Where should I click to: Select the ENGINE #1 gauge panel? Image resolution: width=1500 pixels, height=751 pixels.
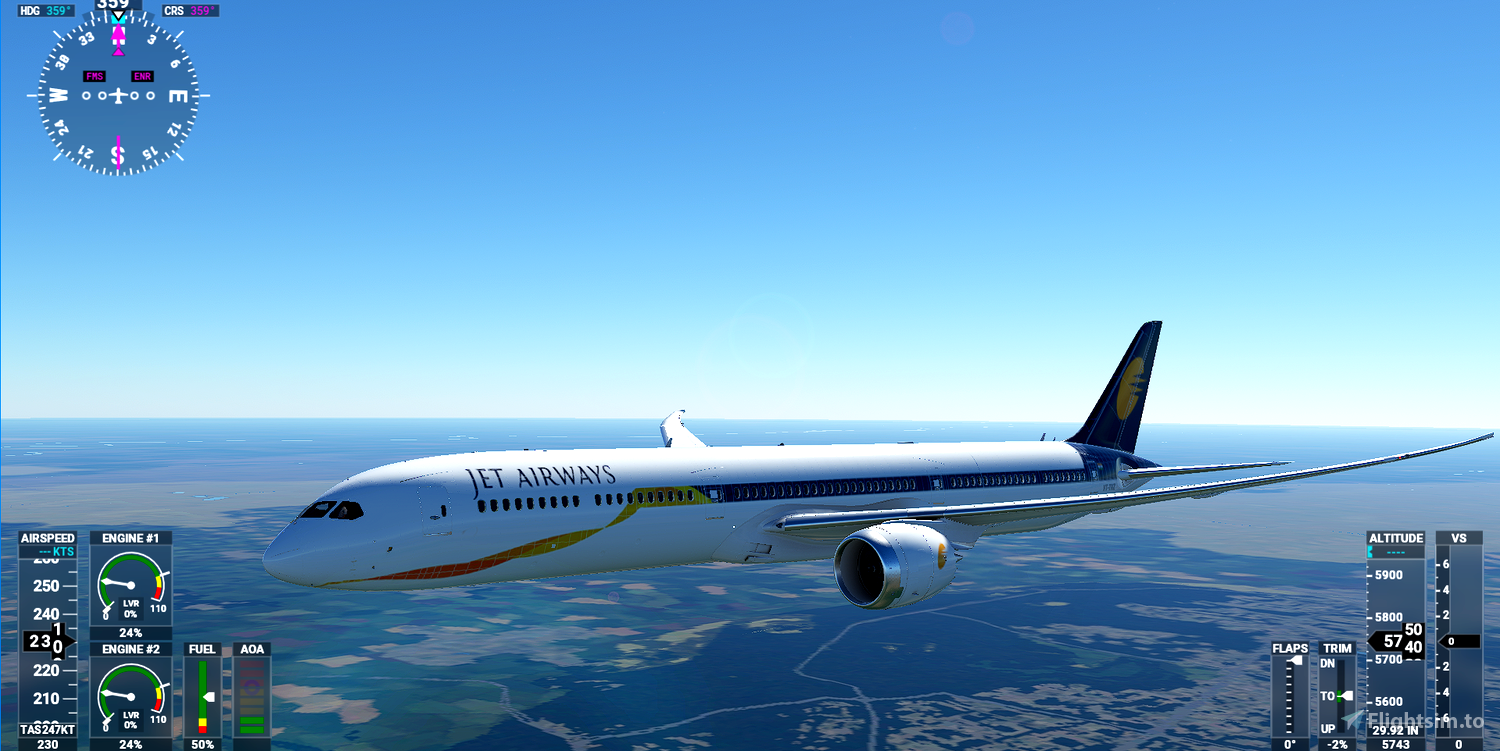[131, 585]
